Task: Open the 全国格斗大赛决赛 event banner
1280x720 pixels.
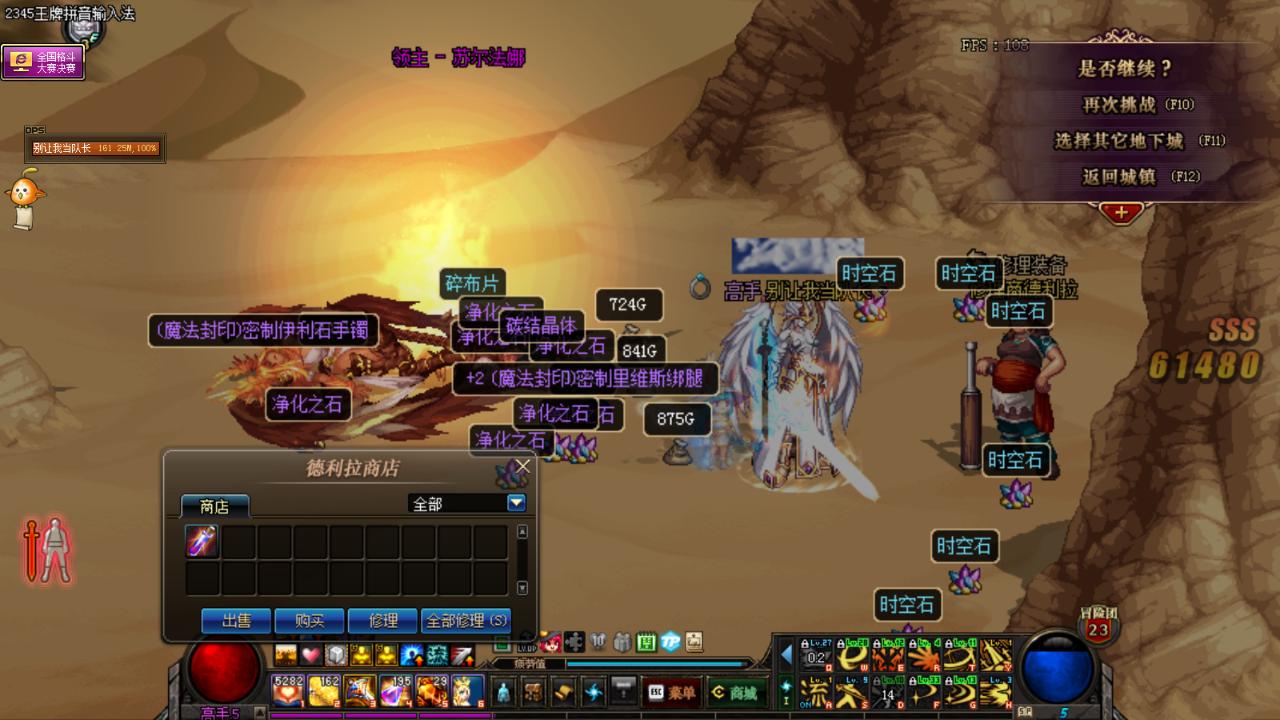Action: point(43,62)
